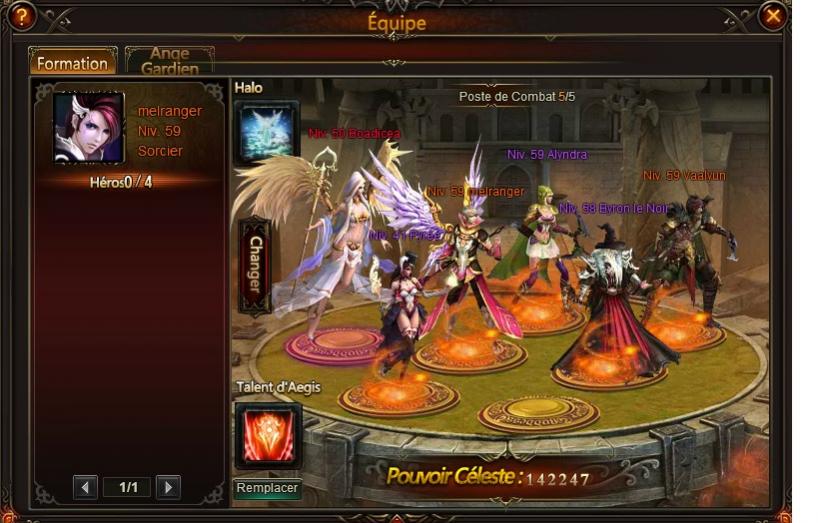
Task: Click the Remplacer button
Action: (x=267, y=488)
